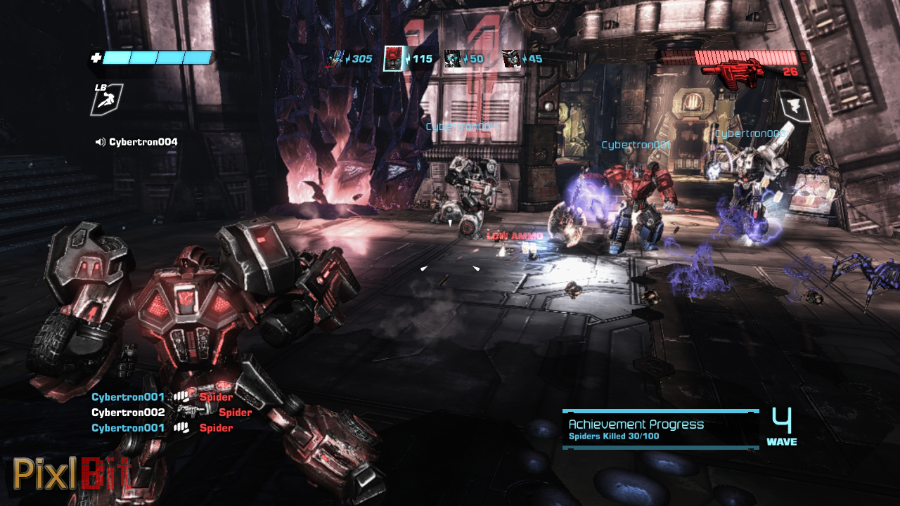Viewport: 900px width, 506px height.
Task: Open the Achievement Progress tracker
Action: [660, 429]
